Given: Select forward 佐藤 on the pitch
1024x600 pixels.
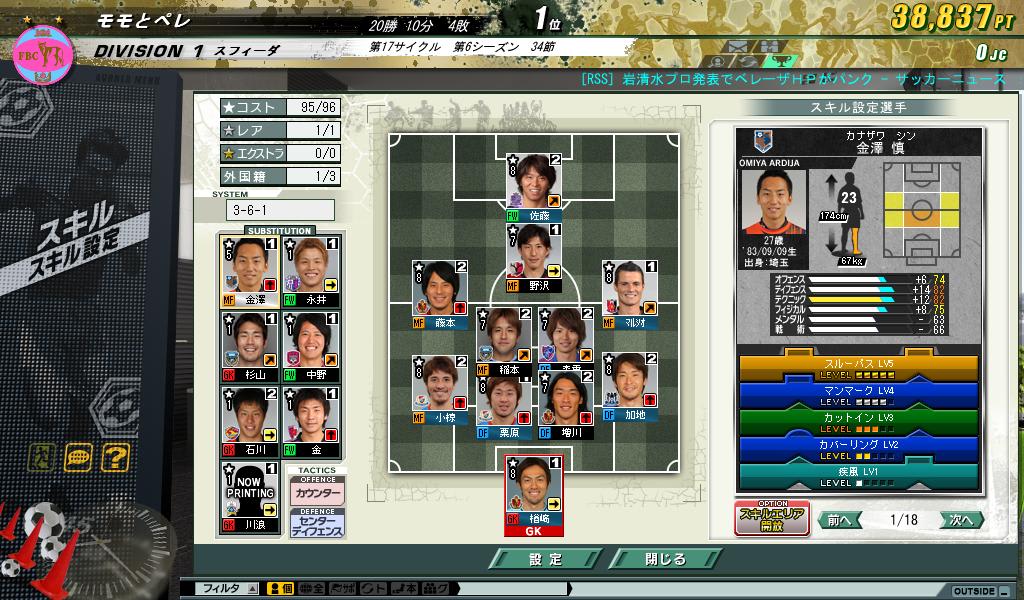Looking at the screenshot, I should click(533, 187).
